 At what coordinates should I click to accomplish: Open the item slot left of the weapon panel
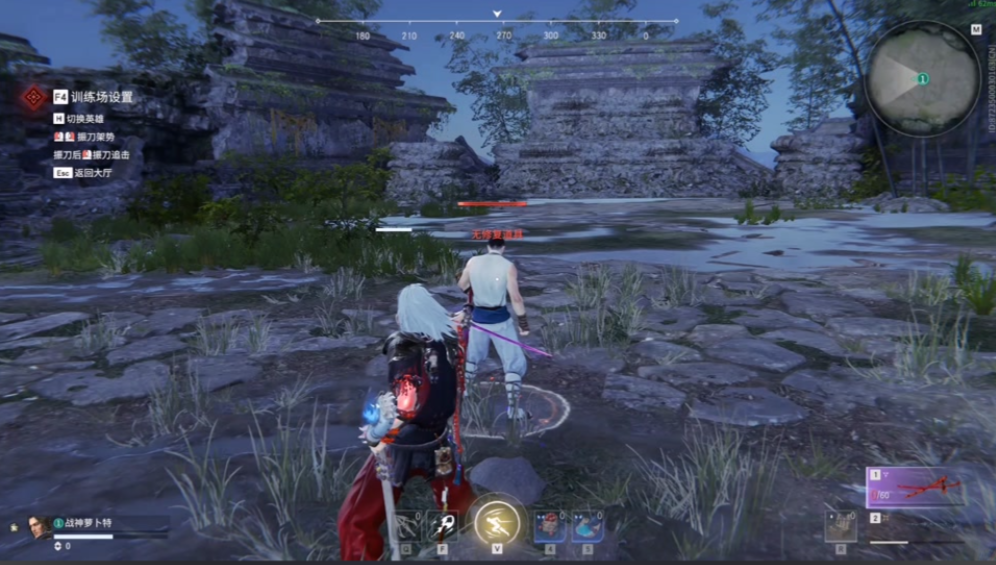[840, 526]
